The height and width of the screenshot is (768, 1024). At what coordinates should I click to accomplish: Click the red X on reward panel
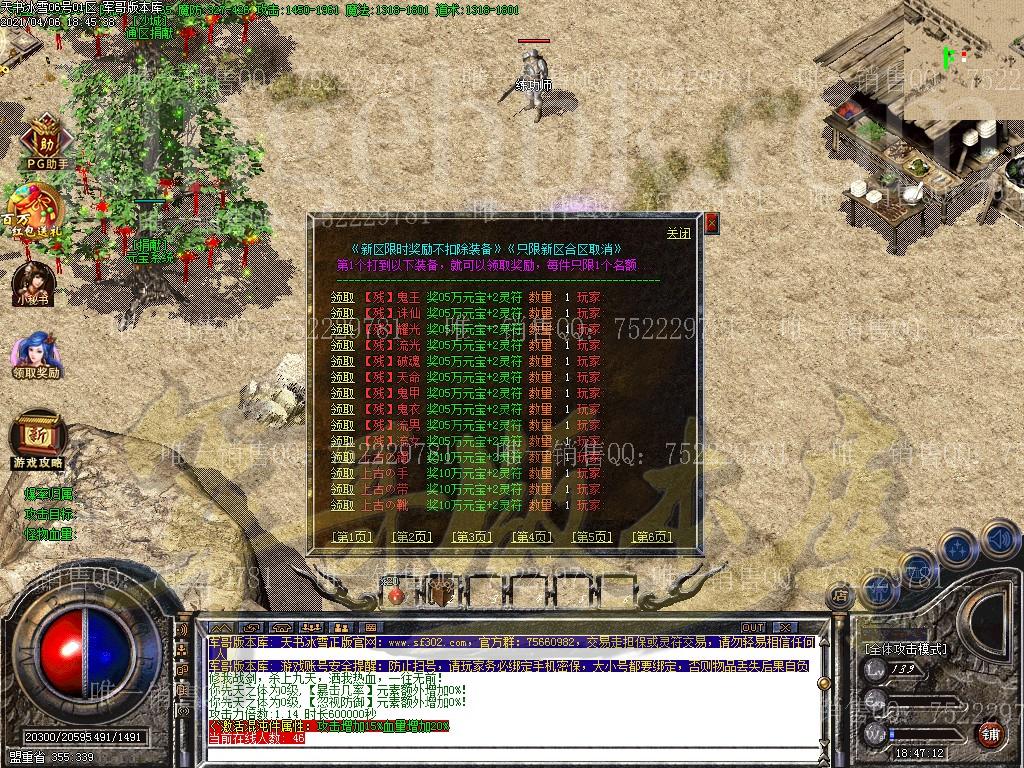point(711,223)
